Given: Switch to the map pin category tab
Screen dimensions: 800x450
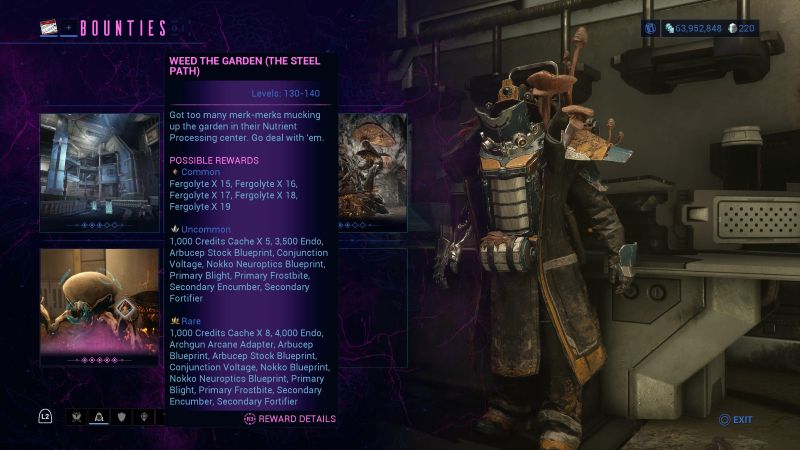Looking at the screenshot, I should click(x=145, y=416).
